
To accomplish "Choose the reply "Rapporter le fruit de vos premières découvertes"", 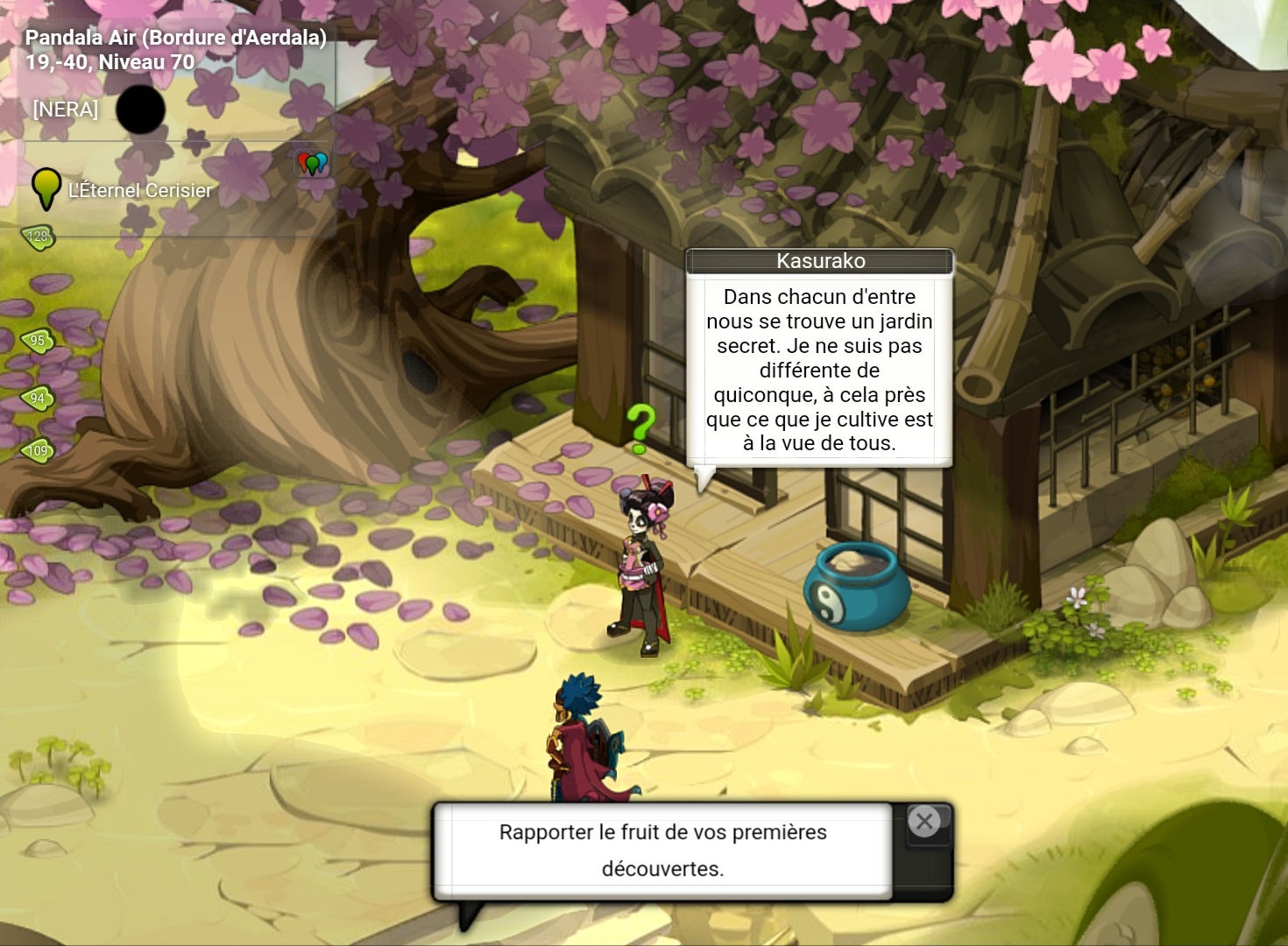I will 662,850.
